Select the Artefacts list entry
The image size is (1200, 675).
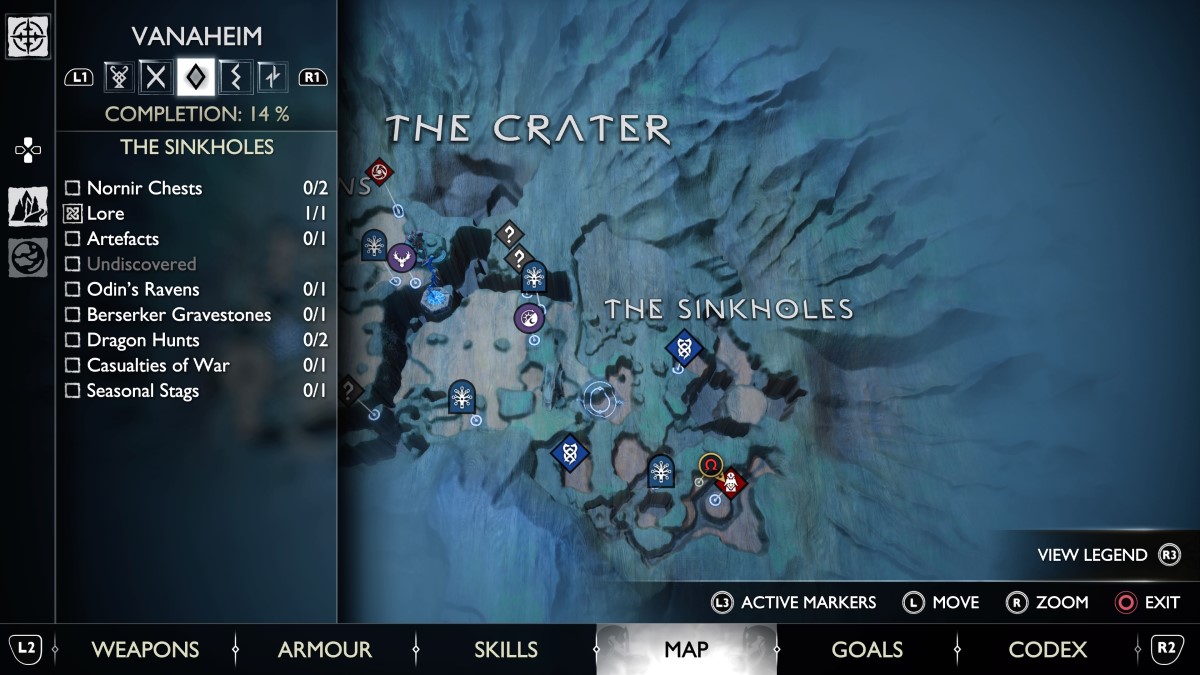point(122,238)
